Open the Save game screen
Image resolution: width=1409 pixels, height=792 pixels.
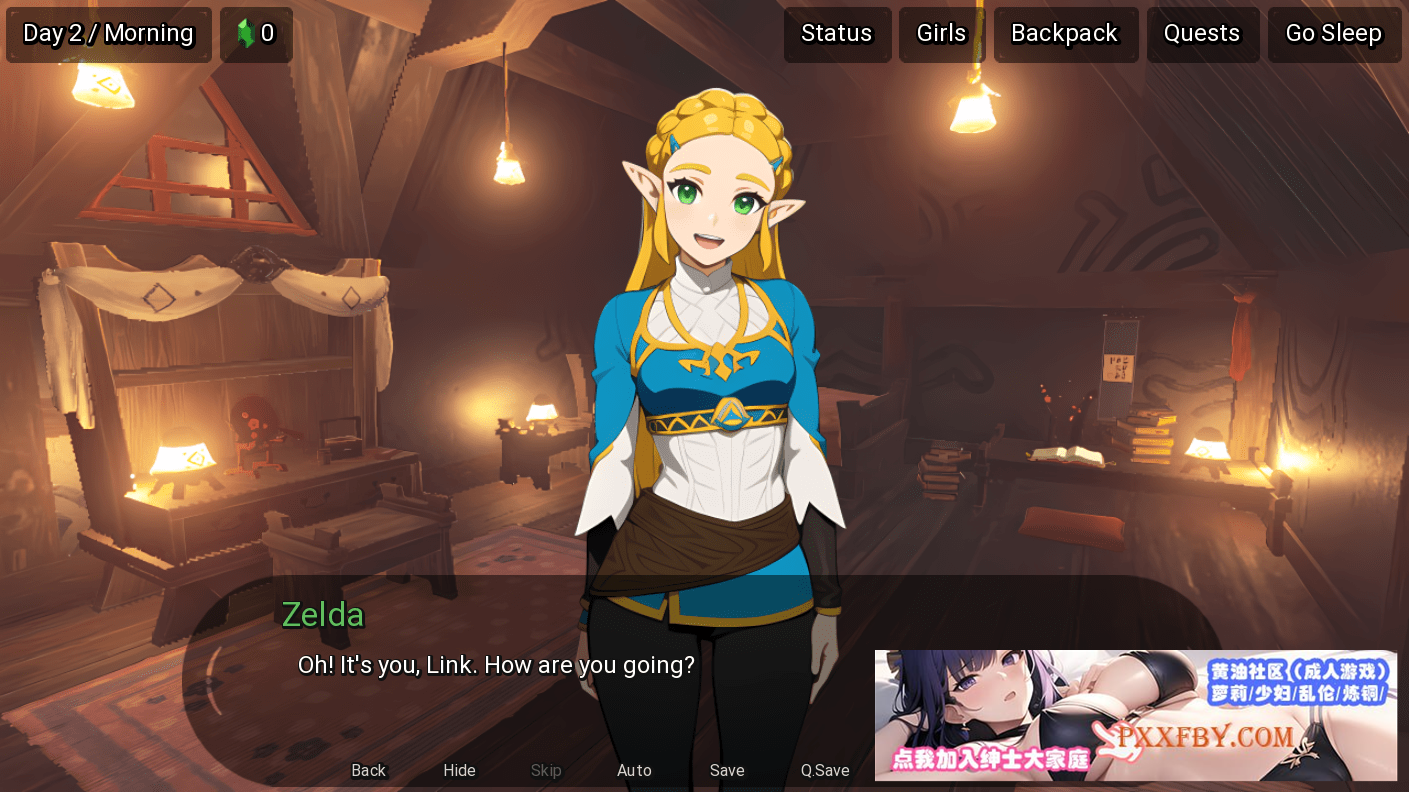pyautogui.click(x=727, y=770)
